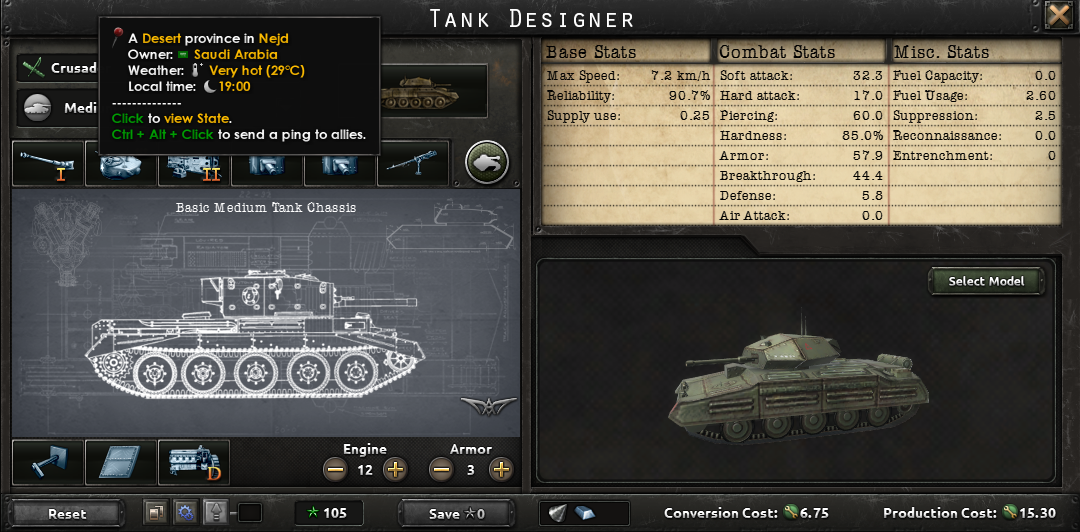Choose the machine gun module slot

(412, 164)
